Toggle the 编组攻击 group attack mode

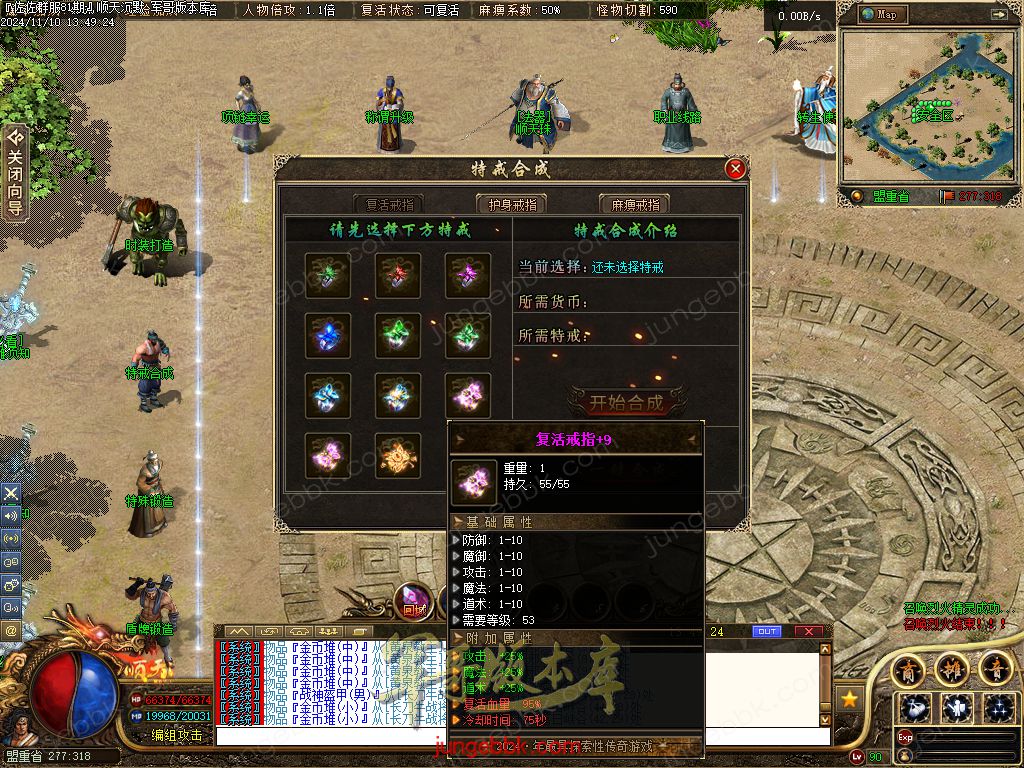(x=177, y=735)
